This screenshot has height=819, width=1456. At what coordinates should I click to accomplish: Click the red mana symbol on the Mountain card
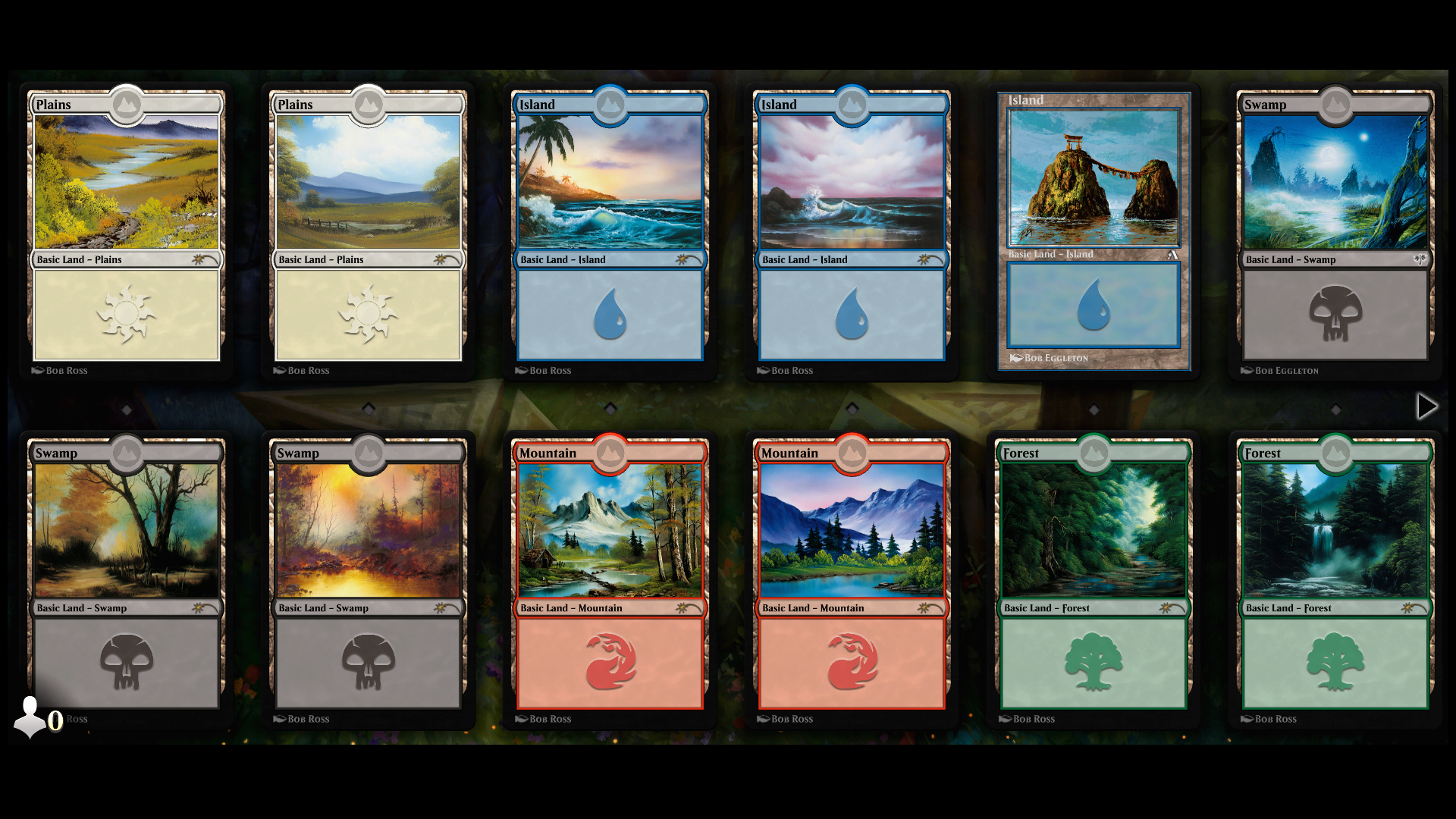click(610, 663)
